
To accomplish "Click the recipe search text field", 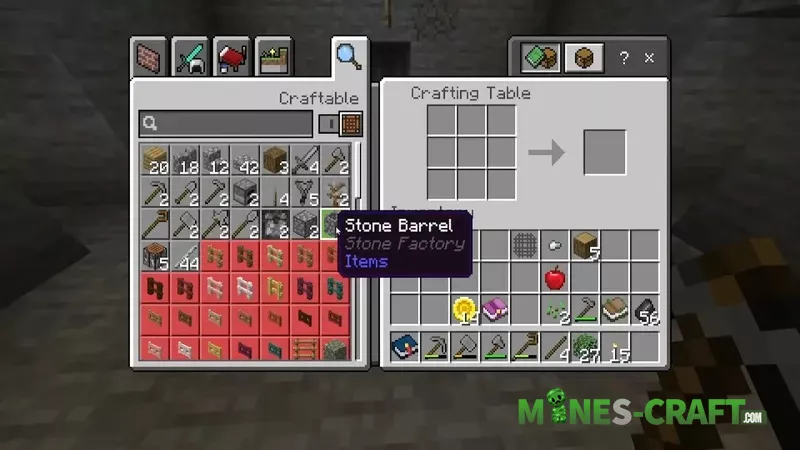I will coord(226,124).
